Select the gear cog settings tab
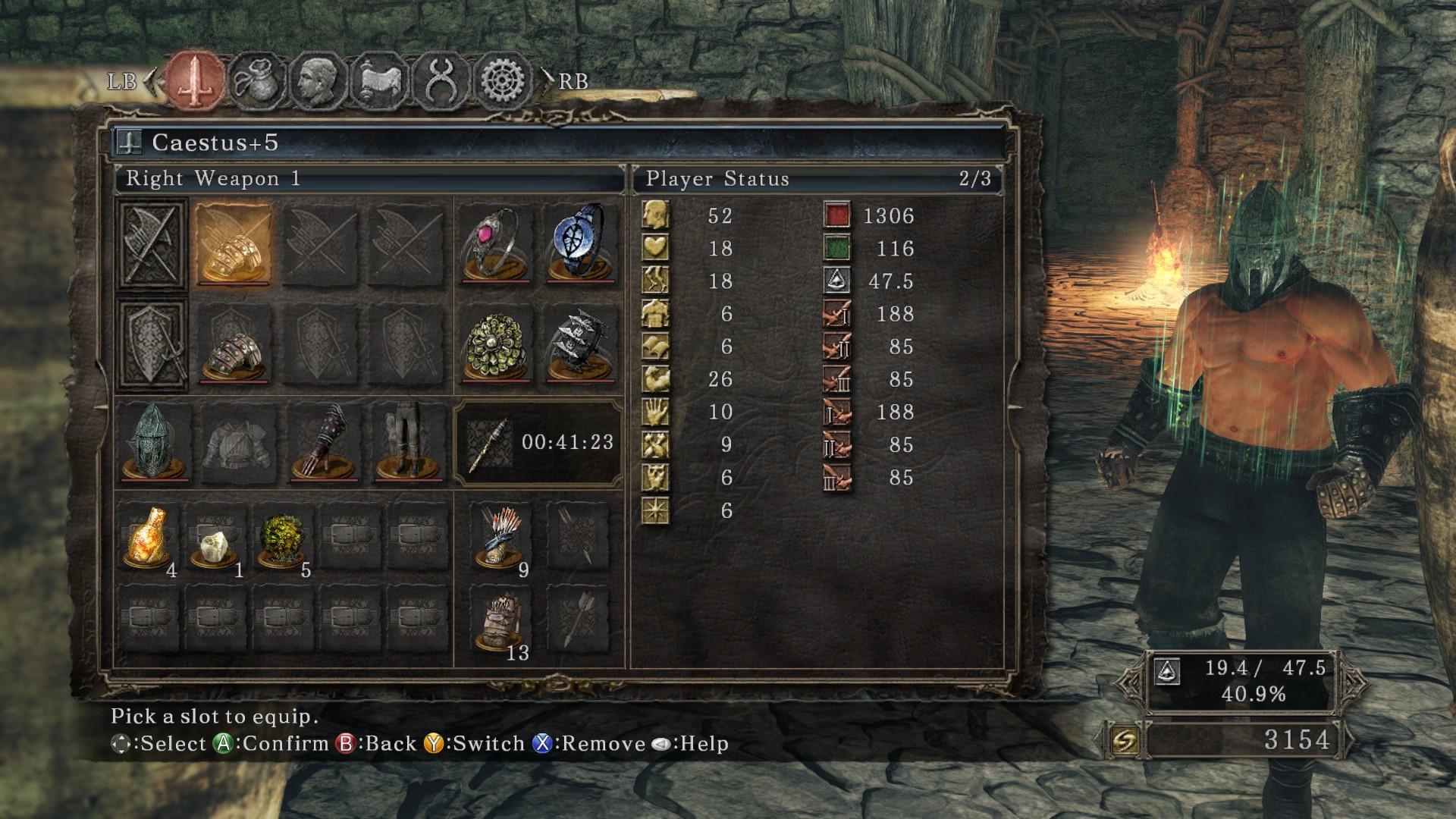This screenshot has height=819, width=1456. click(503, 80)
